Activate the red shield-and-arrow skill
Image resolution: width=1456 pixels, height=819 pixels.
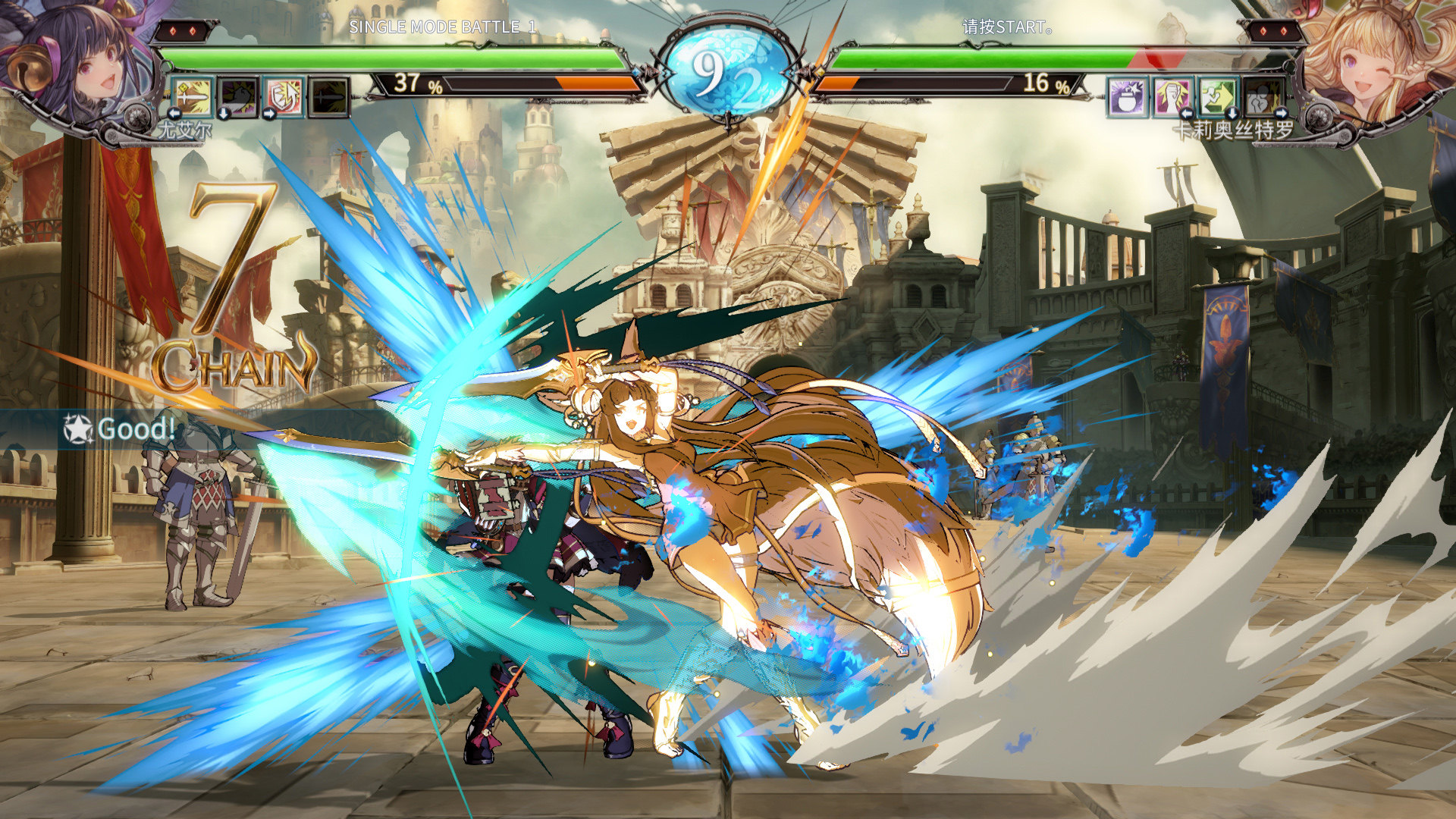[284, 96]
